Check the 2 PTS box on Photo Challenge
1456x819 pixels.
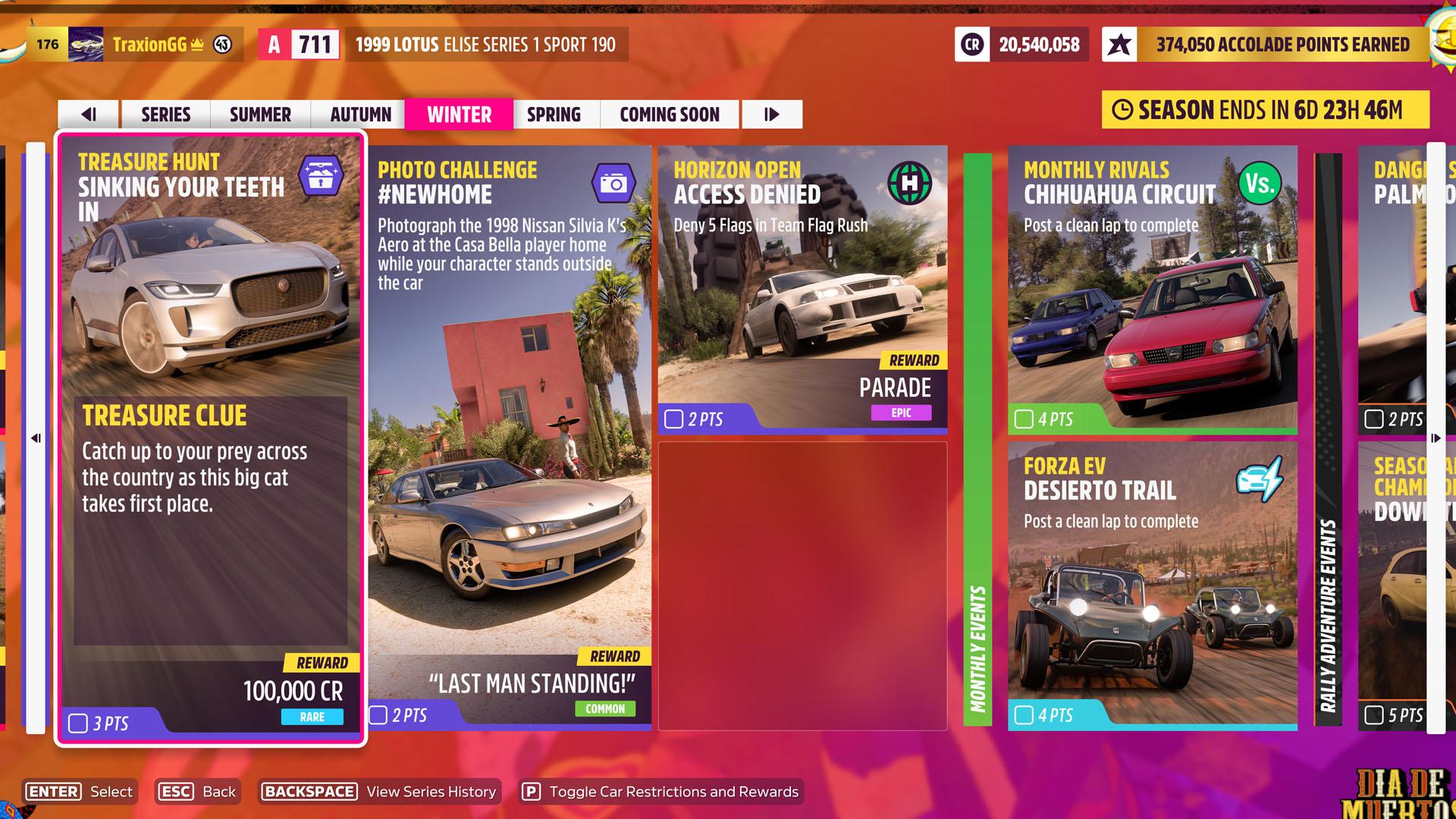click(x=377, y=713)
